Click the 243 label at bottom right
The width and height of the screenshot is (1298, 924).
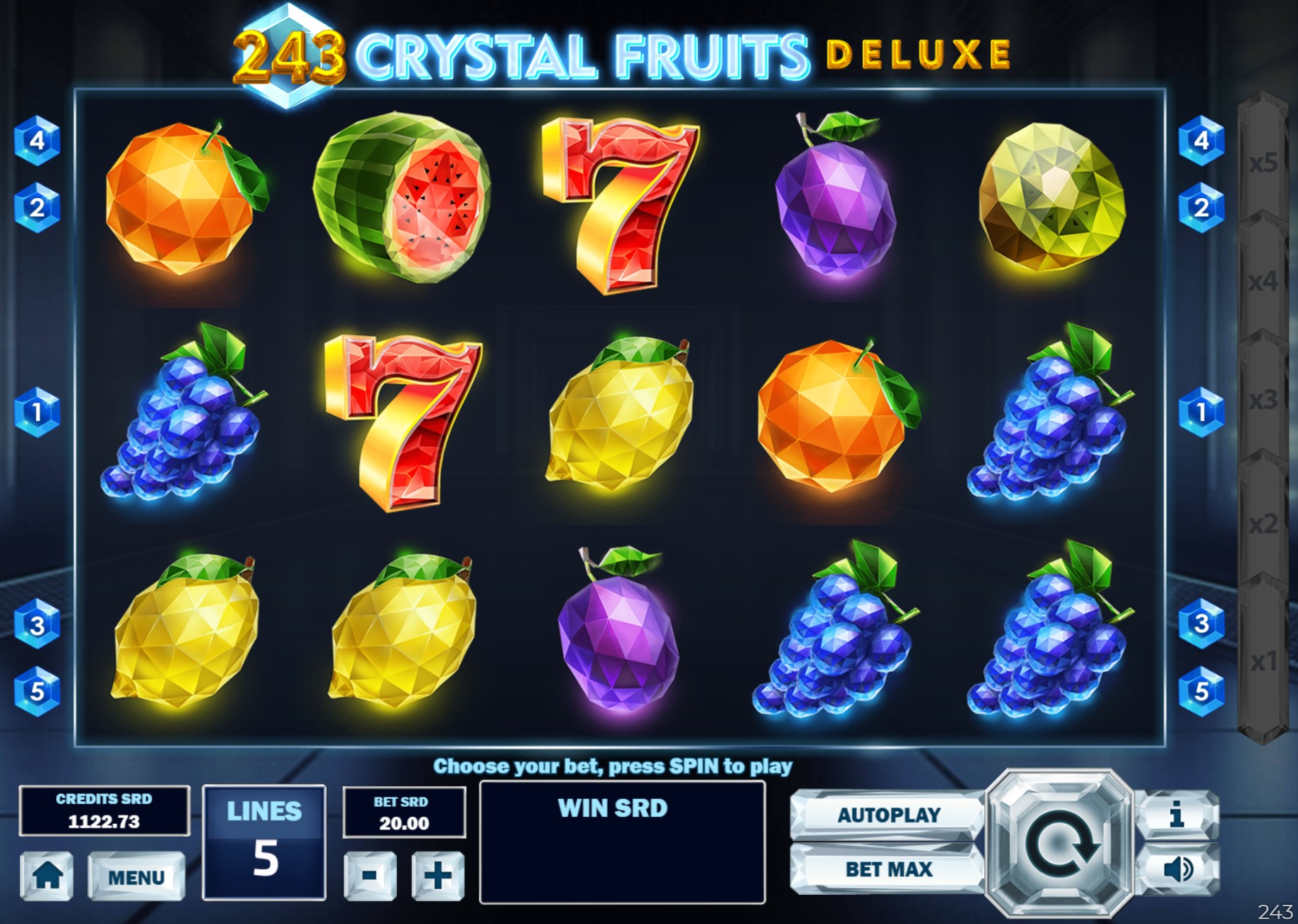tap(1275, 912)
